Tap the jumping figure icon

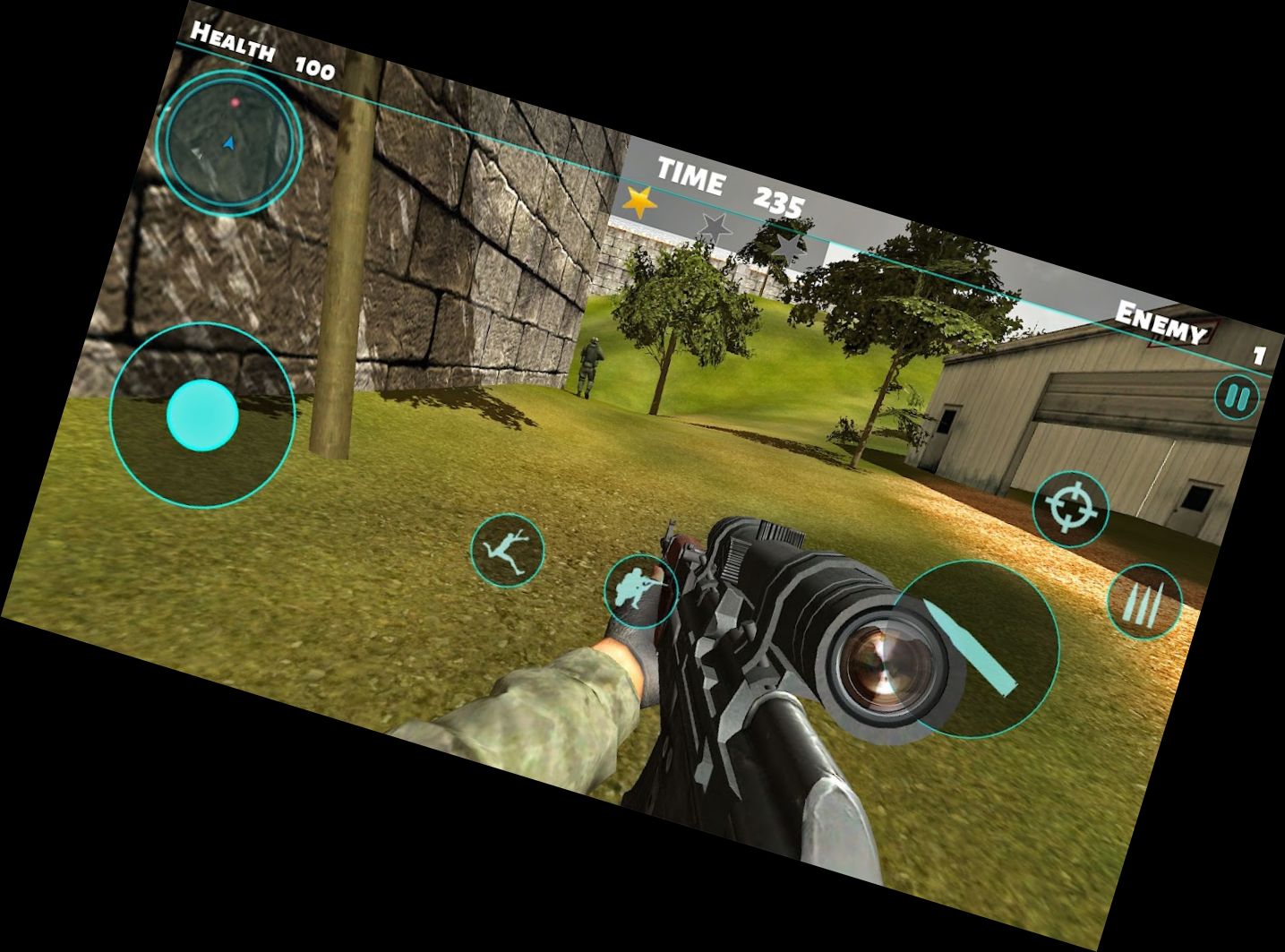click(508, 550)
